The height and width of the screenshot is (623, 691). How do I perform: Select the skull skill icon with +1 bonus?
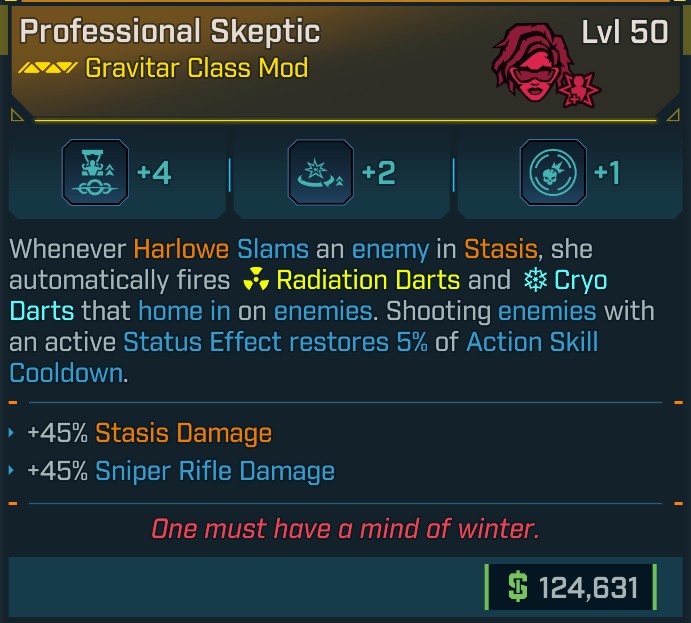pyautogui.click(x=545, y=174)
